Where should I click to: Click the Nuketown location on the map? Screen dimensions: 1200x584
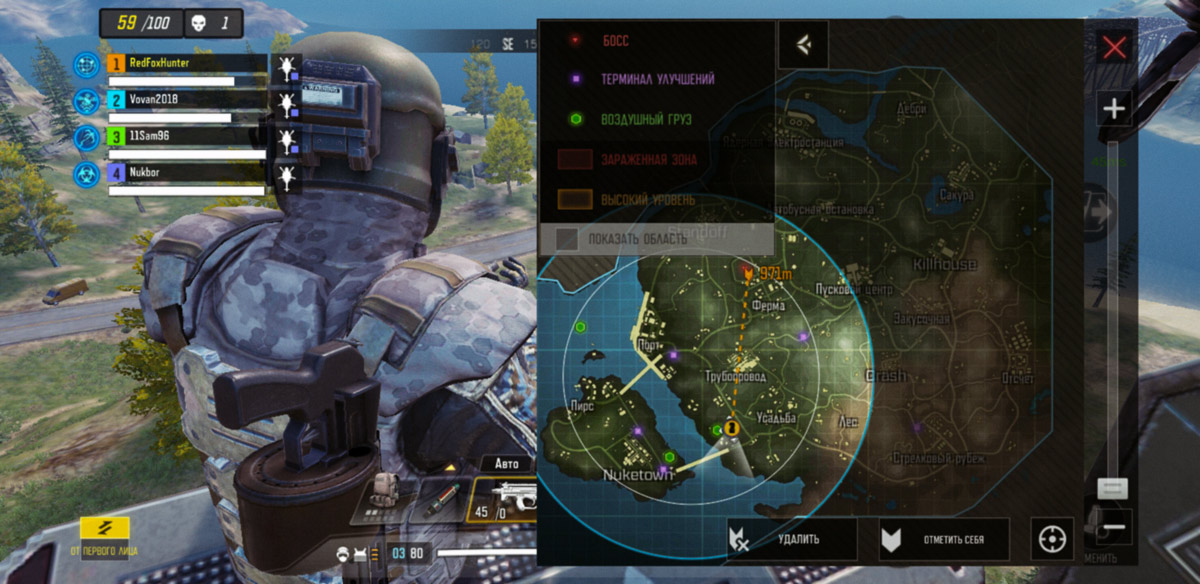(637, 475)
